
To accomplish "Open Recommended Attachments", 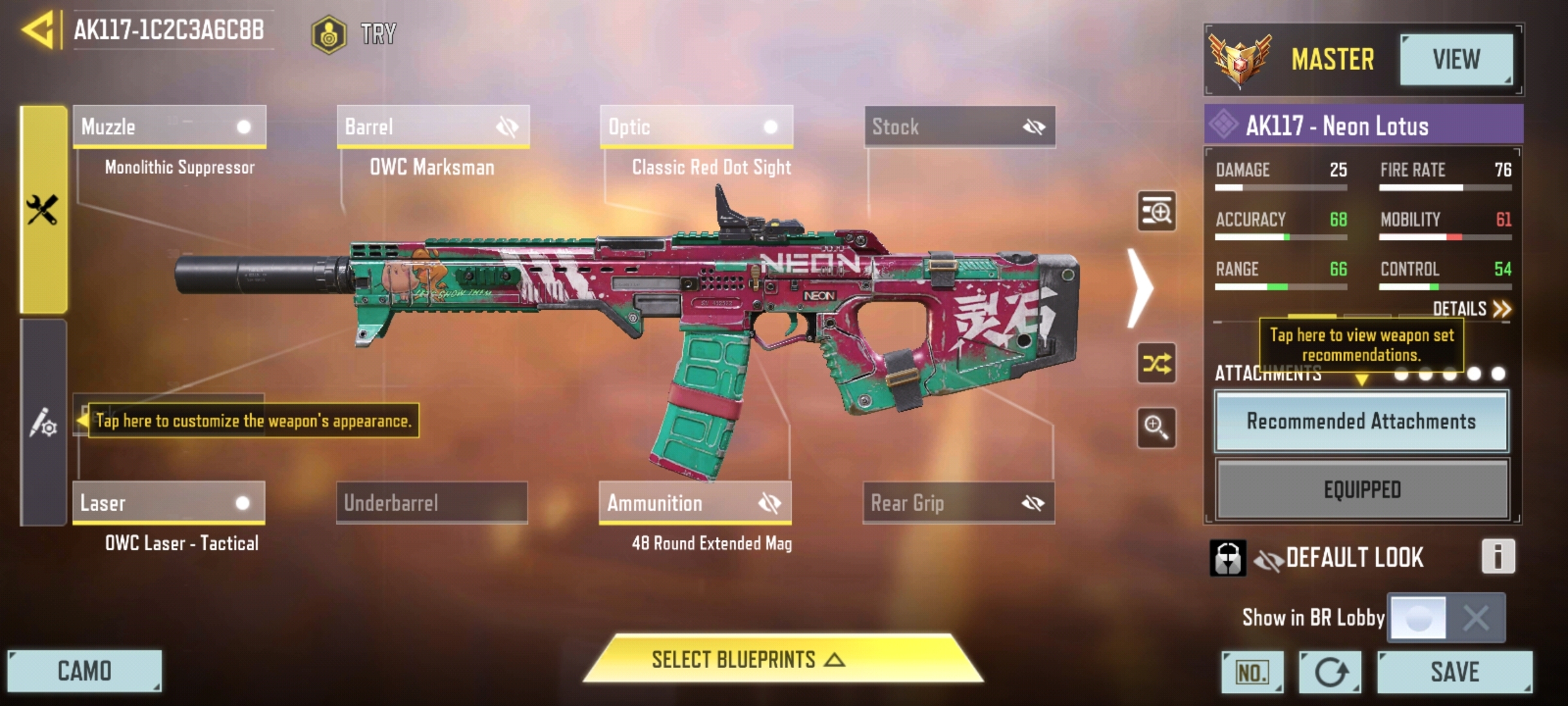I will point(1362,422).
